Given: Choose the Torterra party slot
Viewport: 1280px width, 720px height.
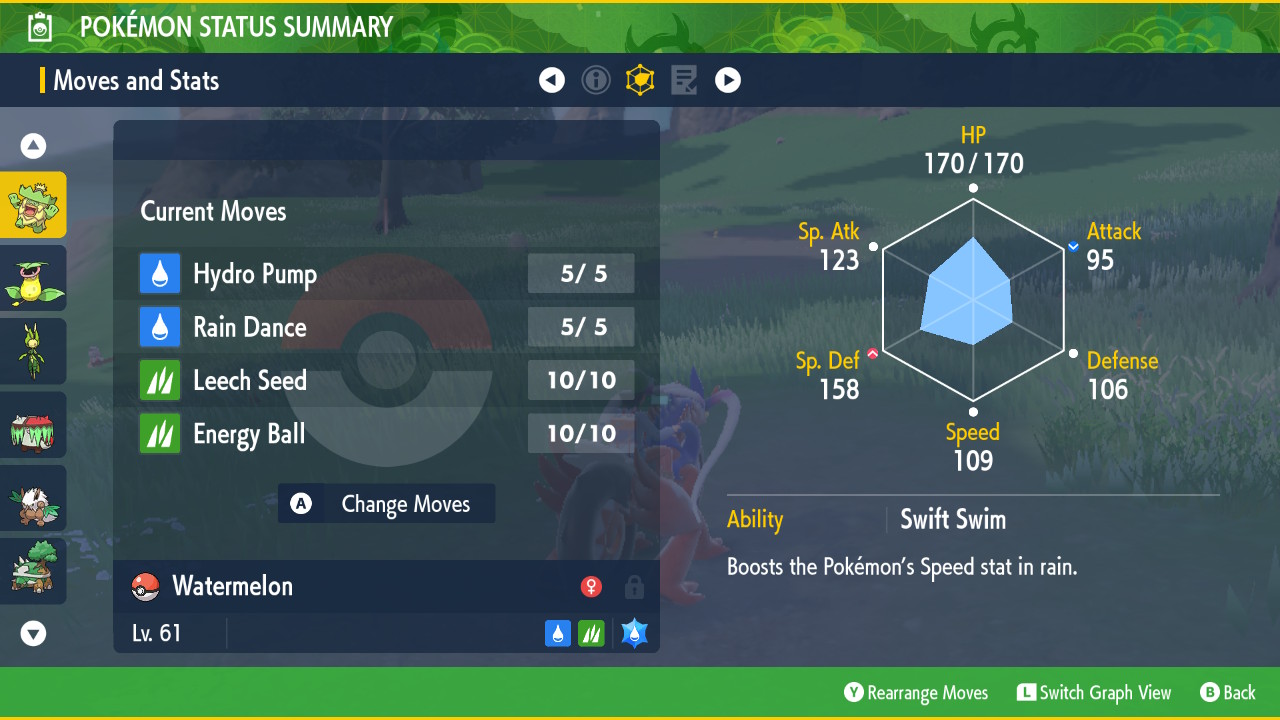Looking at the screenshot, I should (x=33, y=571).
